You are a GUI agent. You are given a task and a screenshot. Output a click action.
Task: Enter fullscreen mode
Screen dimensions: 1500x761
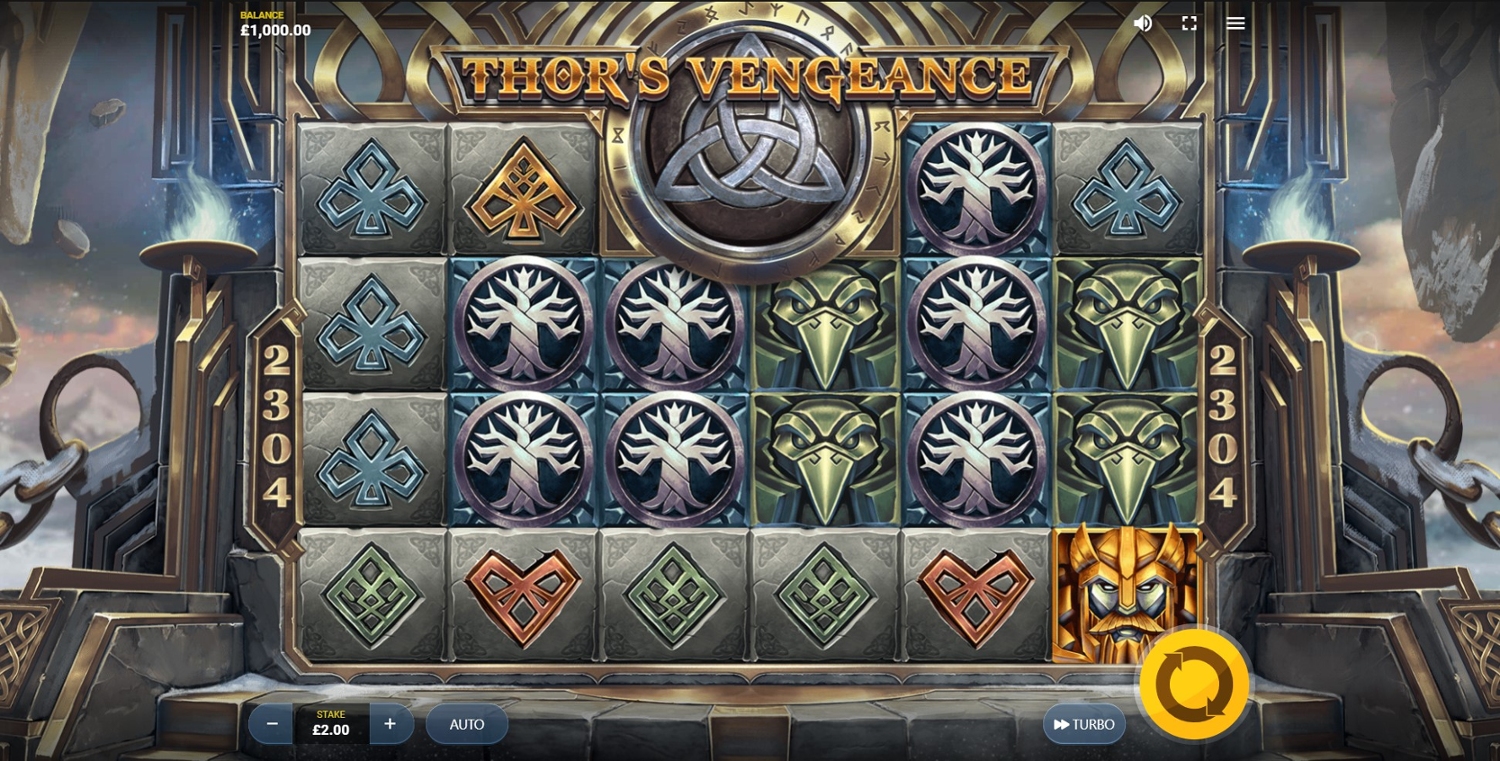click(1189, 23)
